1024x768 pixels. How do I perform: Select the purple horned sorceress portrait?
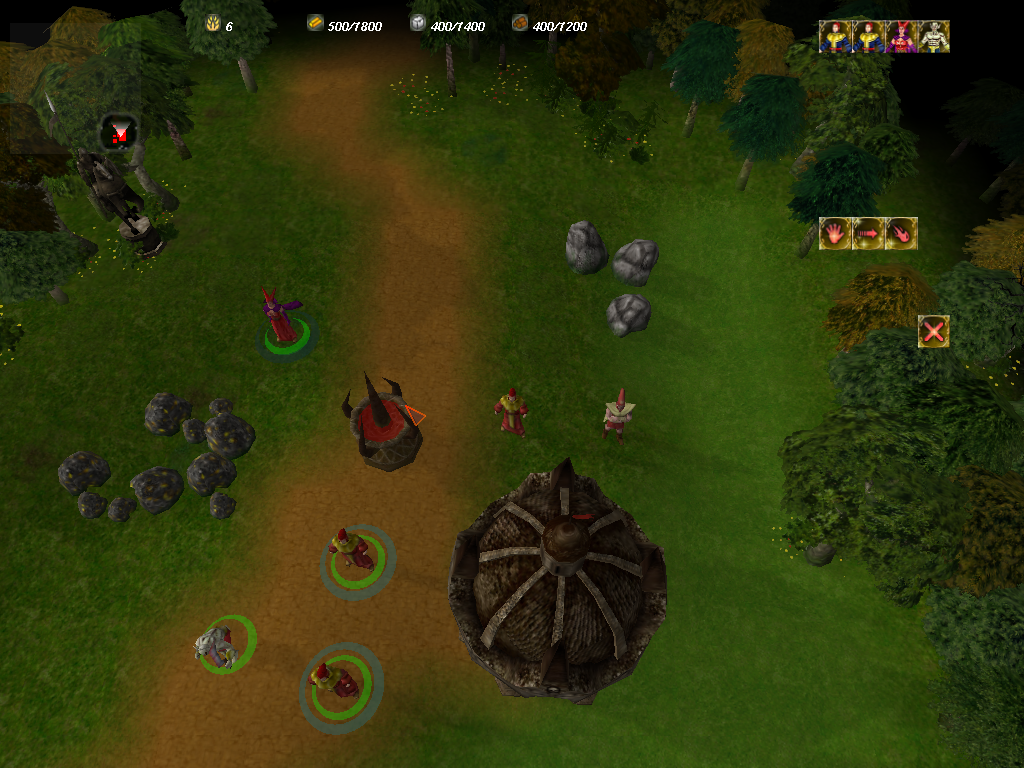click(901, 36)
